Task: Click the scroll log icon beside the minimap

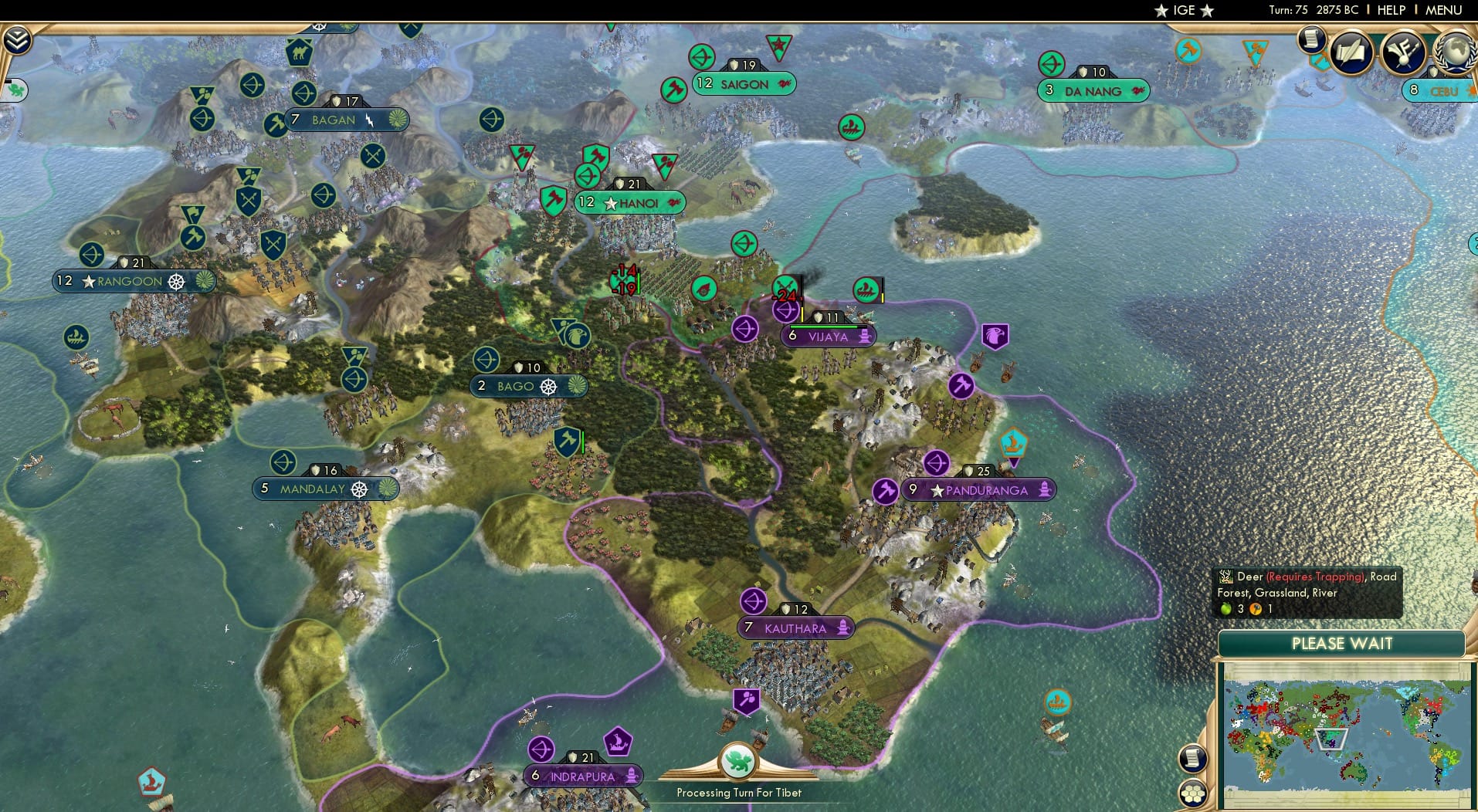Action: point(1192,758)
